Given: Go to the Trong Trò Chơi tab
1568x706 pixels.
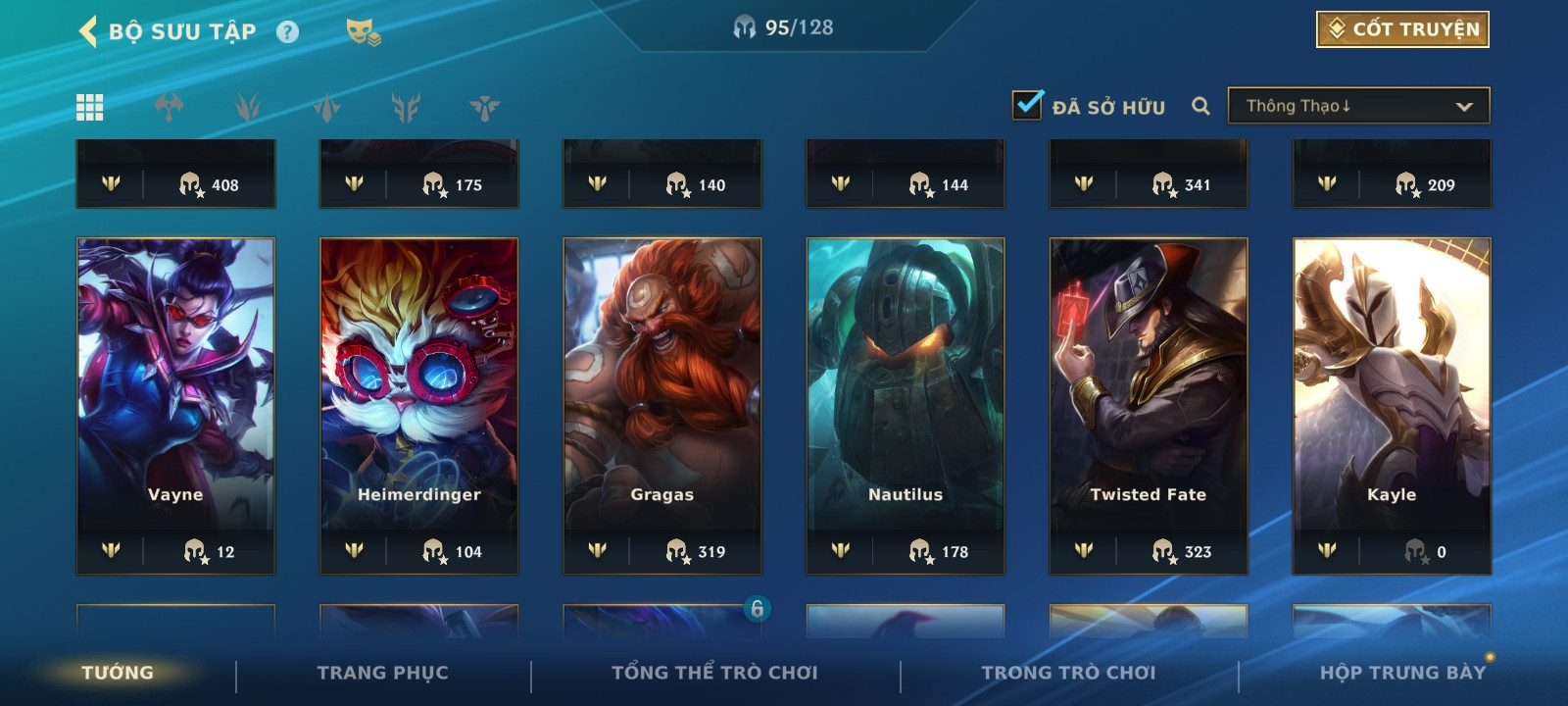Looking at the screenshot, I should (x=1068, y=673).
